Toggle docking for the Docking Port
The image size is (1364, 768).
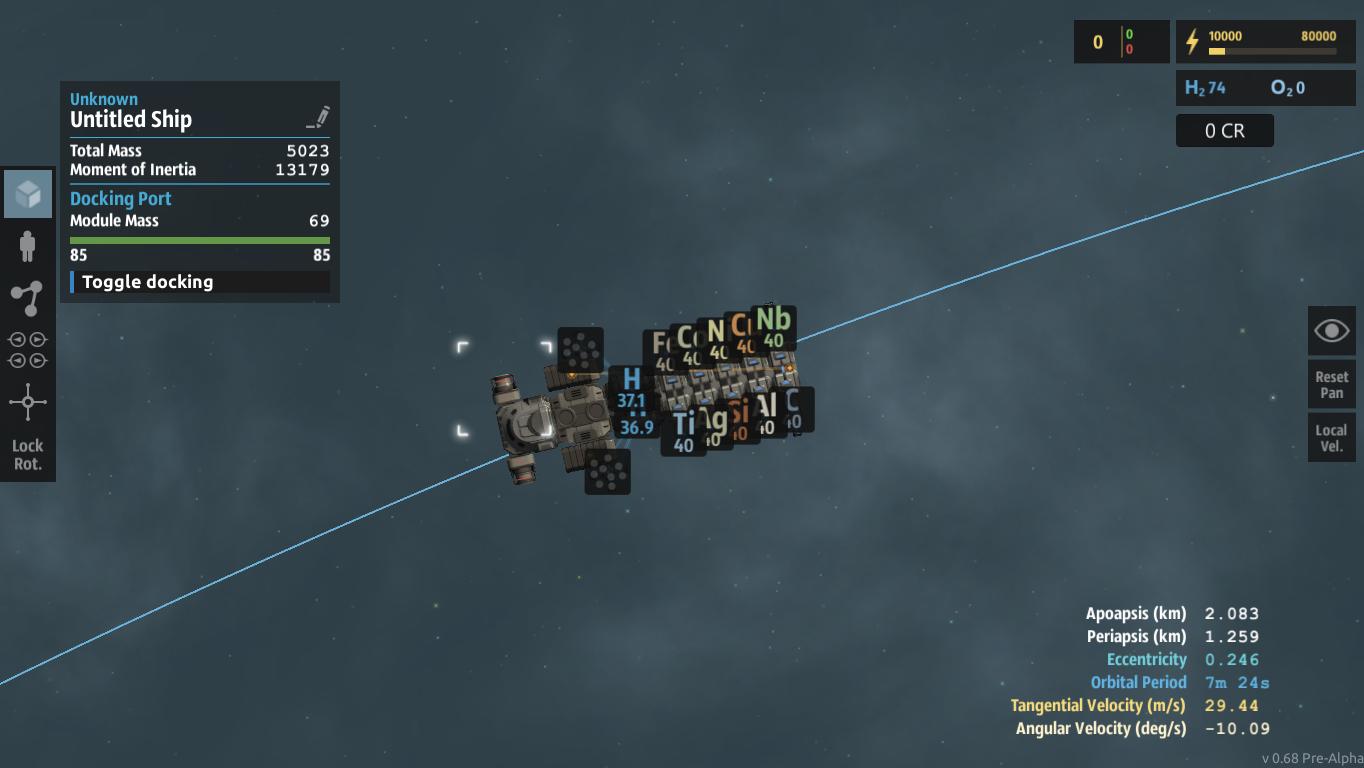click(199, 282)
